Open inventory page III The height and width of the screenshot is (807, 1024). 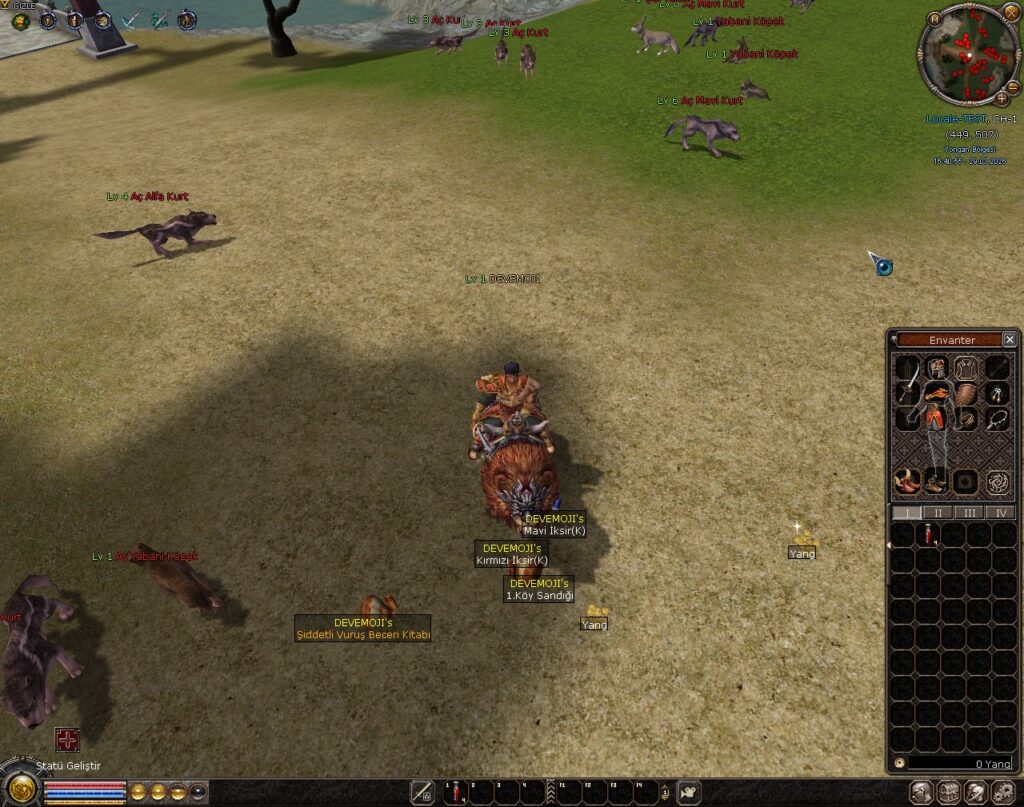(x=968, y=512)
